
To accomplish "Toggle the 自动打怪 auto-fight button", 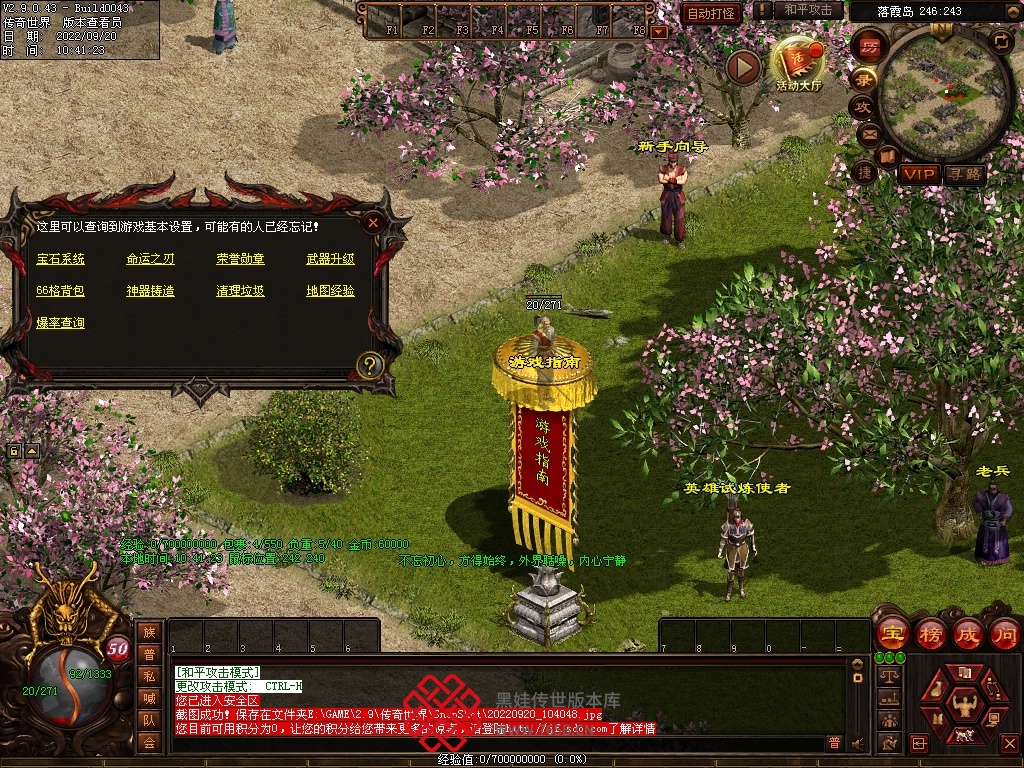I will 711,13.
